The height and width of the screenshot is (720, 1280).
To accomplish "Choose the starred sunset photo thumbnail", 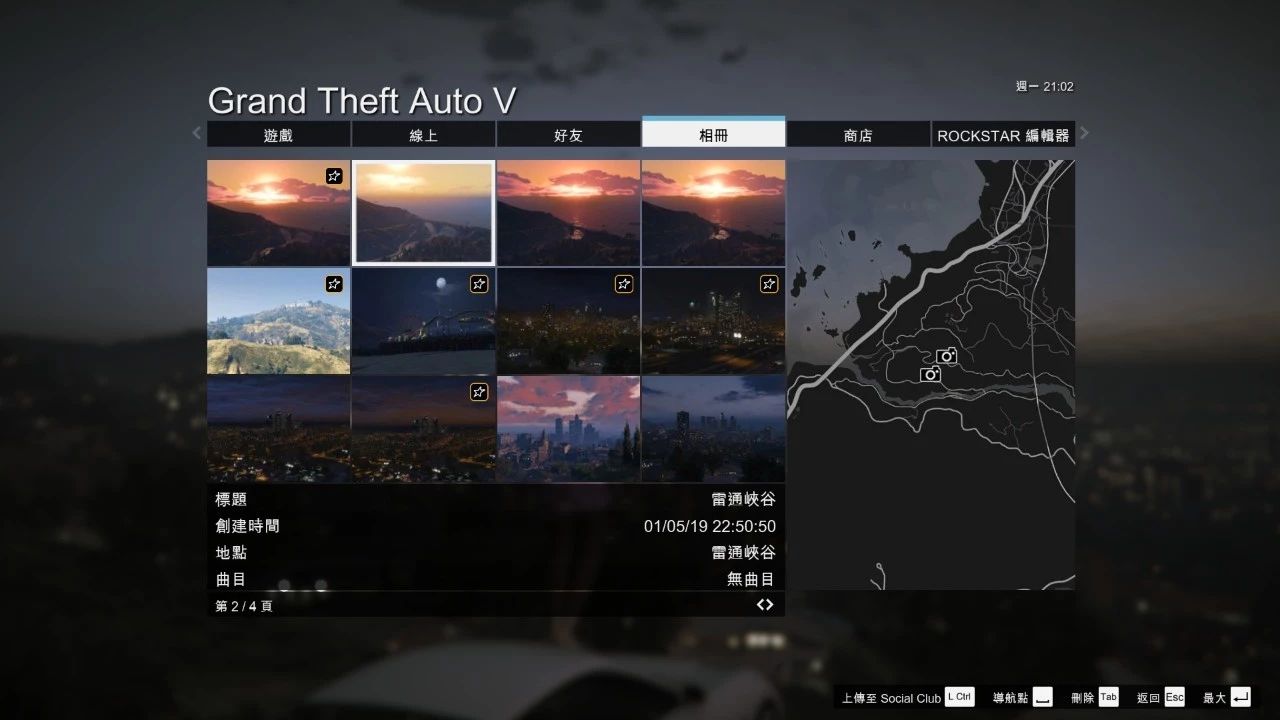I will 278,212.
